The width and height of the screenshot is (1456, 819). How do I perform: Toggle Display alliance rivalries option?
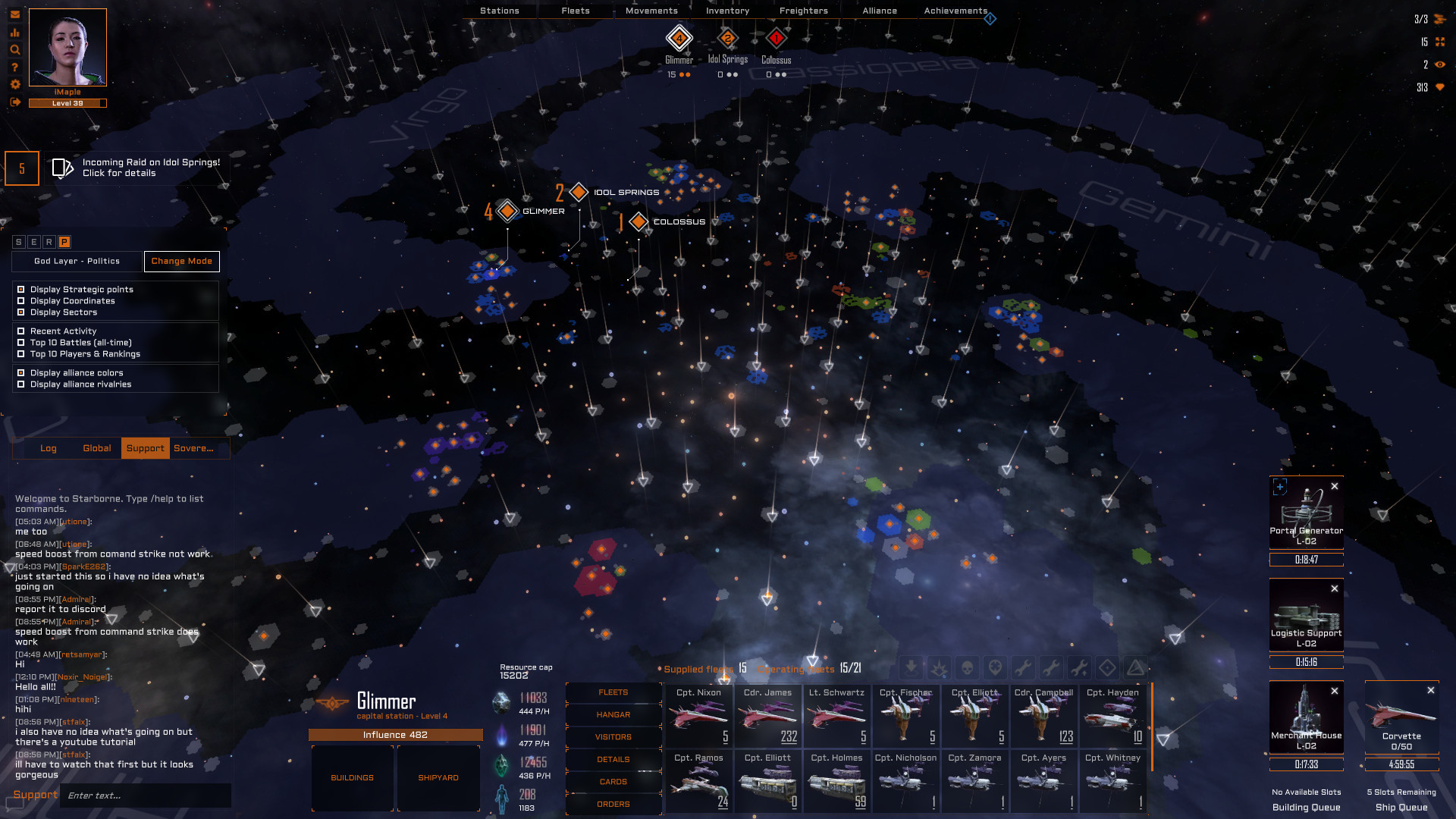click(20, 384)
